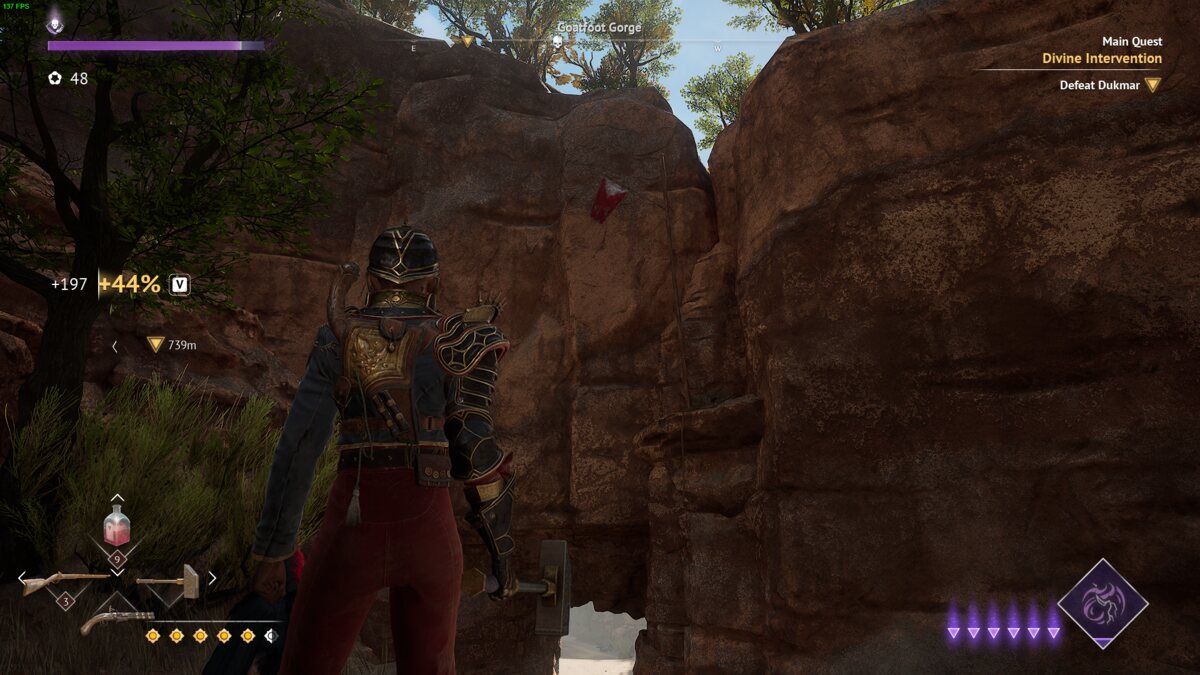Pick the flintlock pistol slot
The image size is (1200, 675).
click(116, 620)
